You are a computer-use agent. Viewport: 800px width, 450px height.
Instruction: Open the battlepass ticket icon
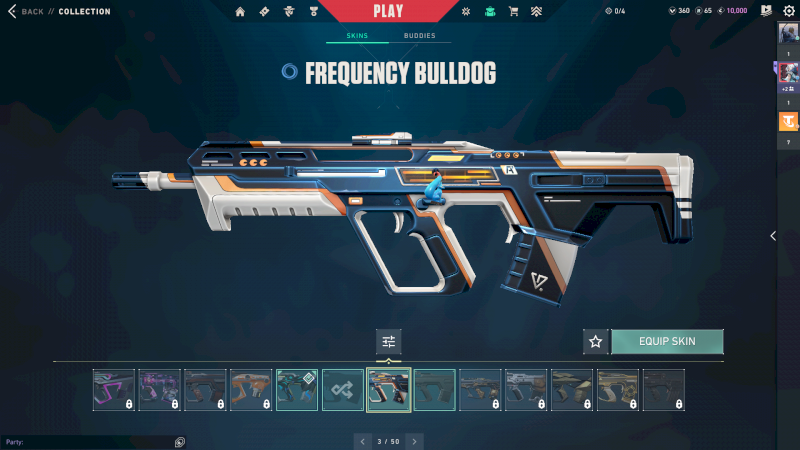coord(264,11)
